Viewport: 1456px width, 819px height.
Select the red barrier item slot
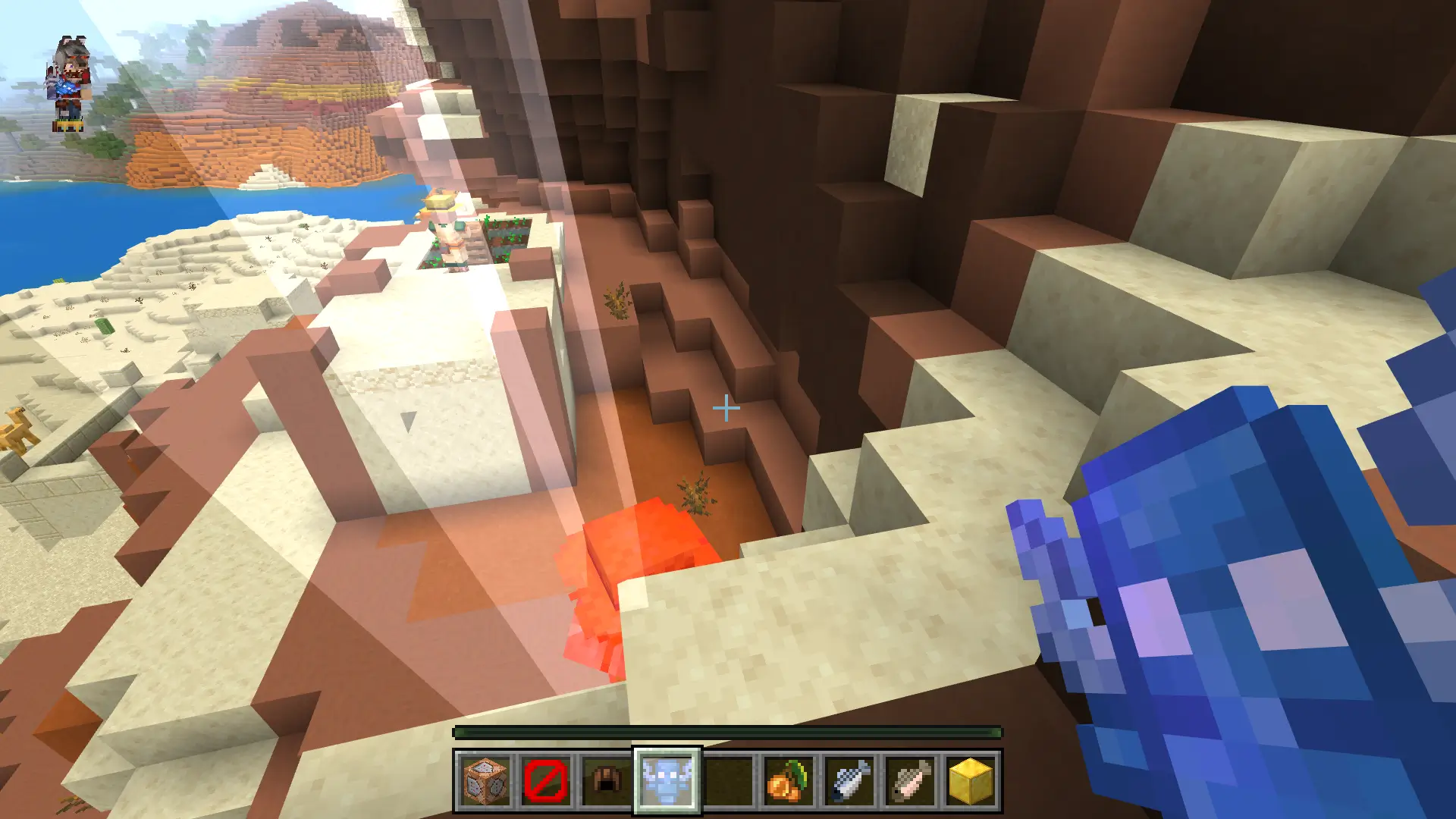pos(546,780)
